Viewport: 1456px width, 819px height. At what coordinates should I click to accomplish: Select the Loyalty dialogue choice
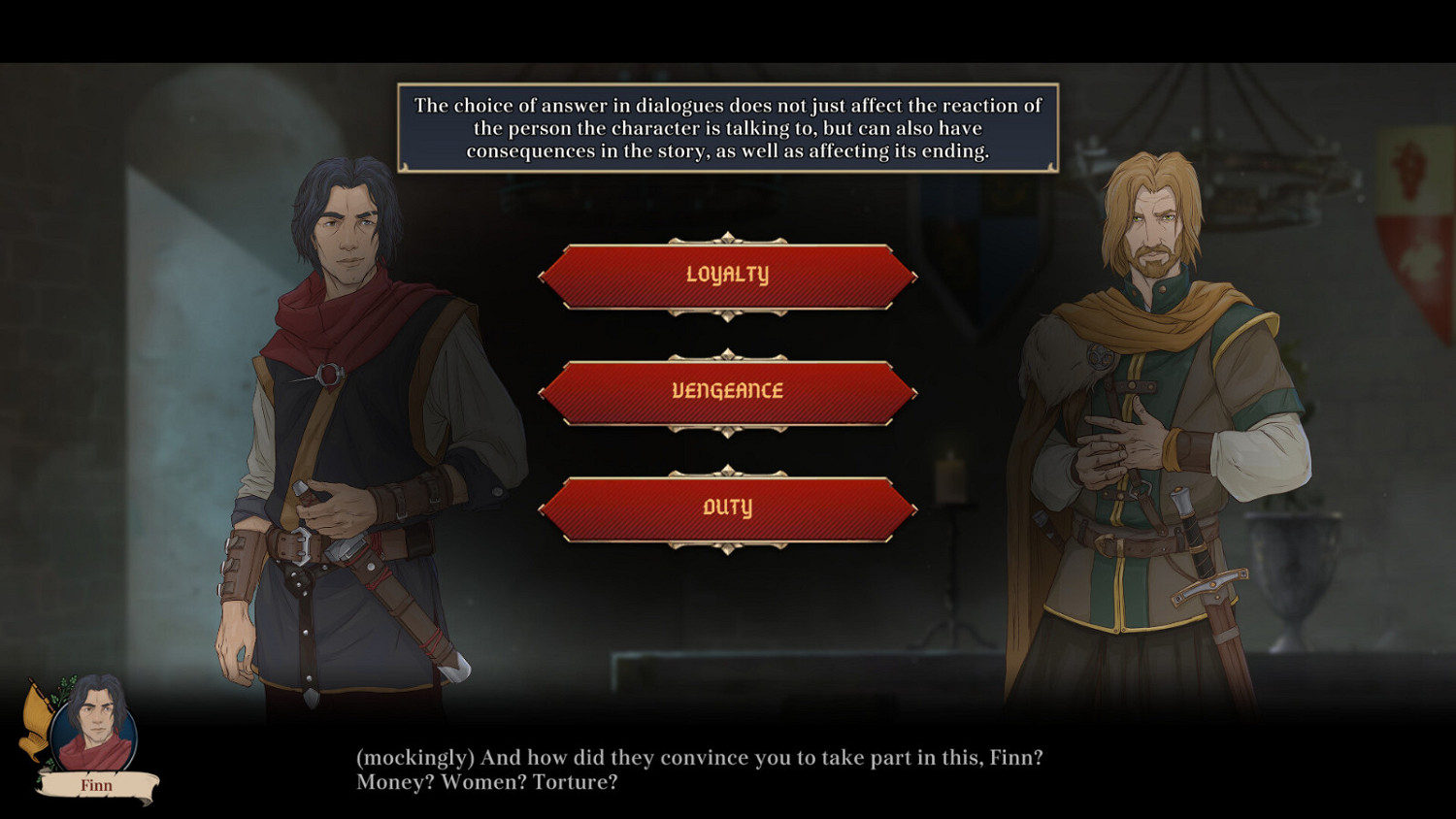click(730, 275)
